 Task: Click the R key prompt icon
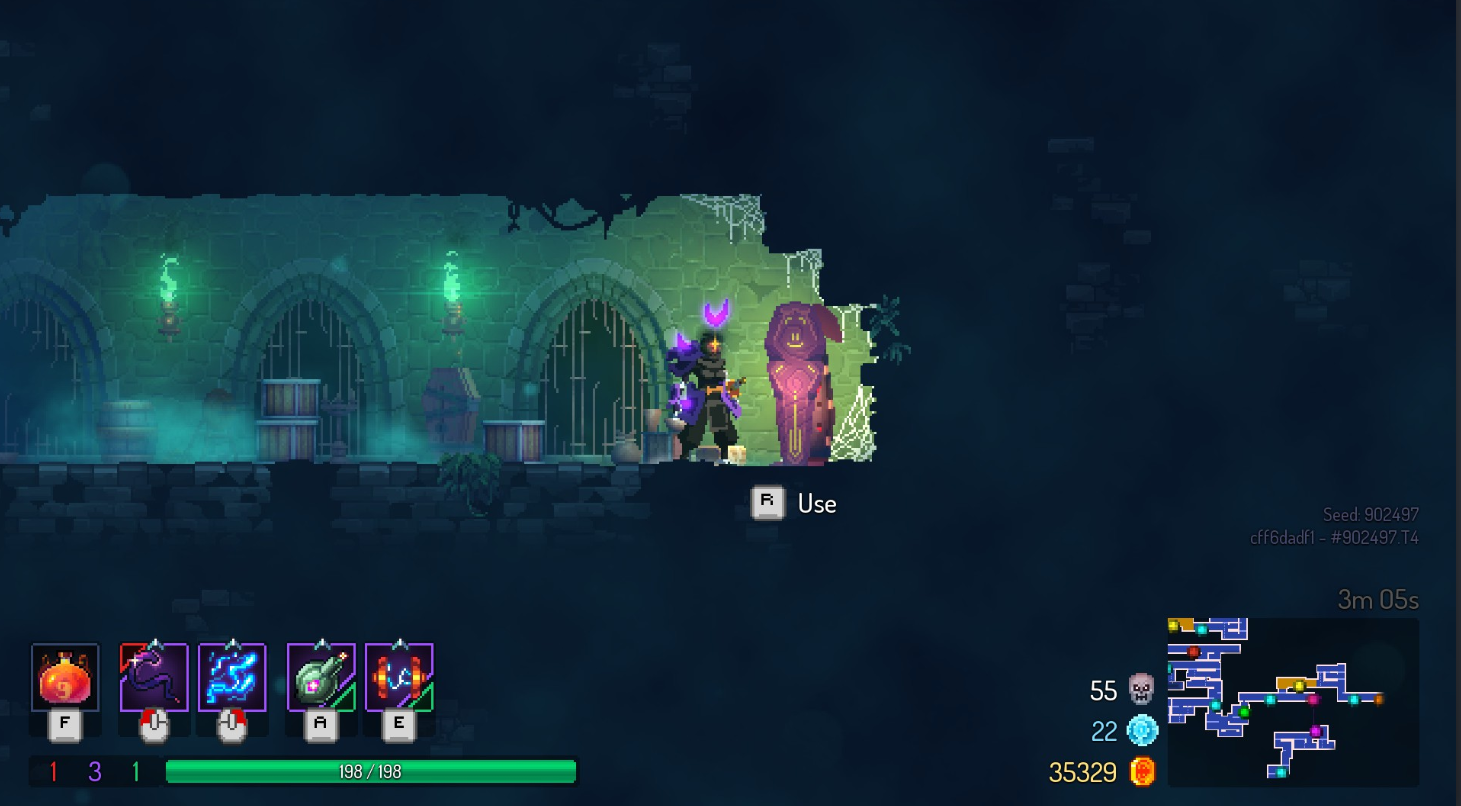coord(767,503)
